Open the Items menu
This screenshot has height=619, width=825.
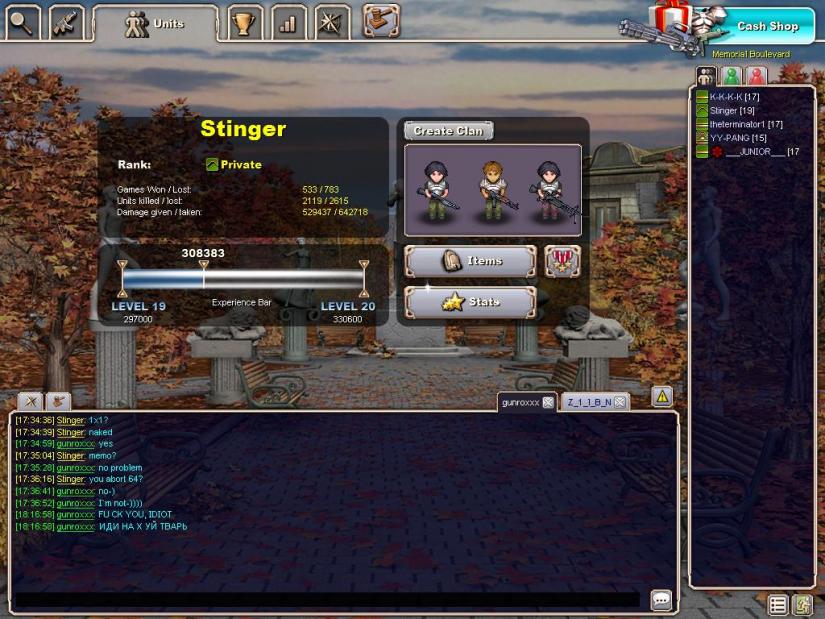pyautogui.click(x=470, y=261)
